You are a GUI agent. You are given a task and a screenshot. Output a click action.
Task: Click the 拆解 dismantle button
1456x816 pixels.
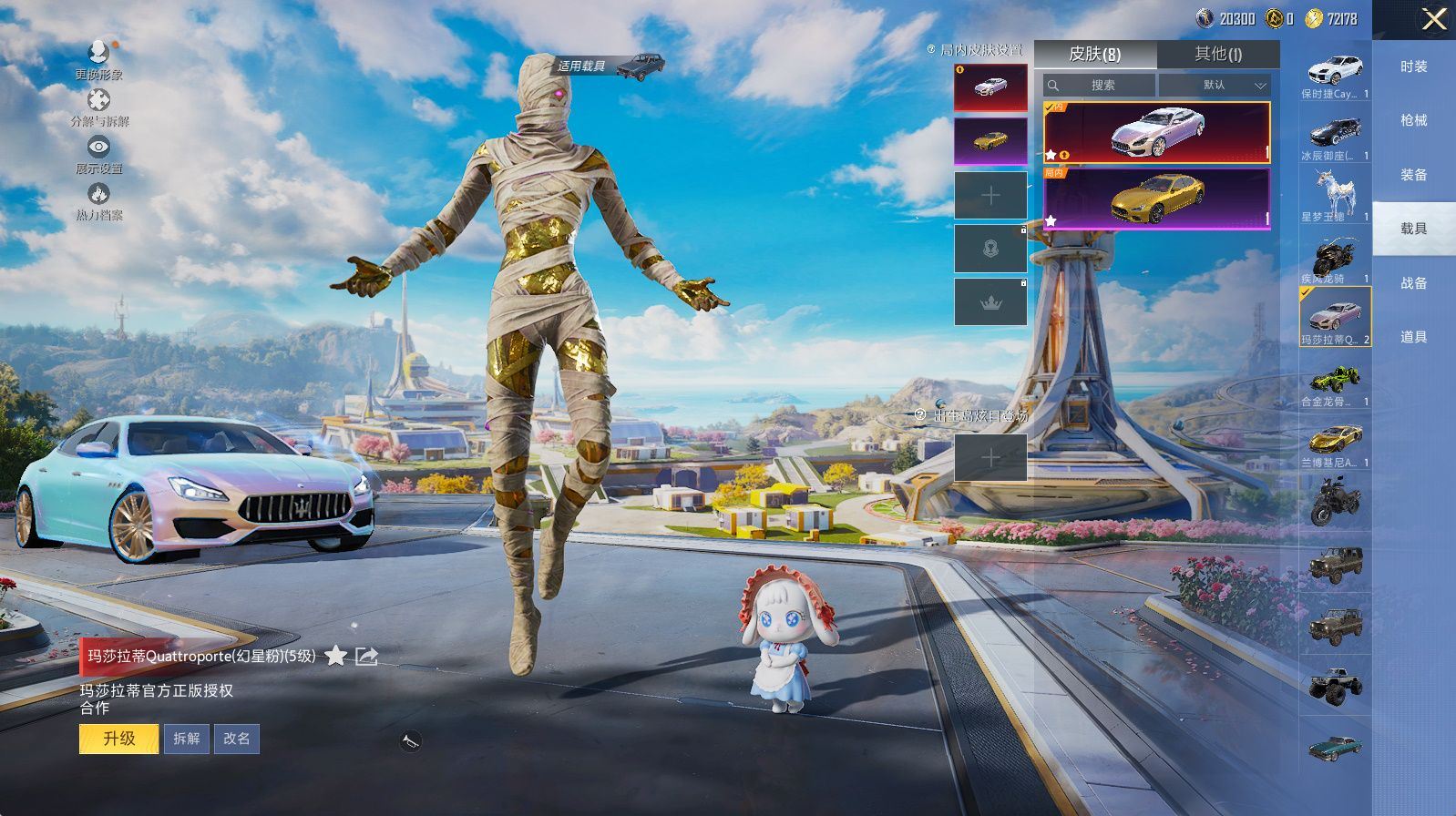186,739
